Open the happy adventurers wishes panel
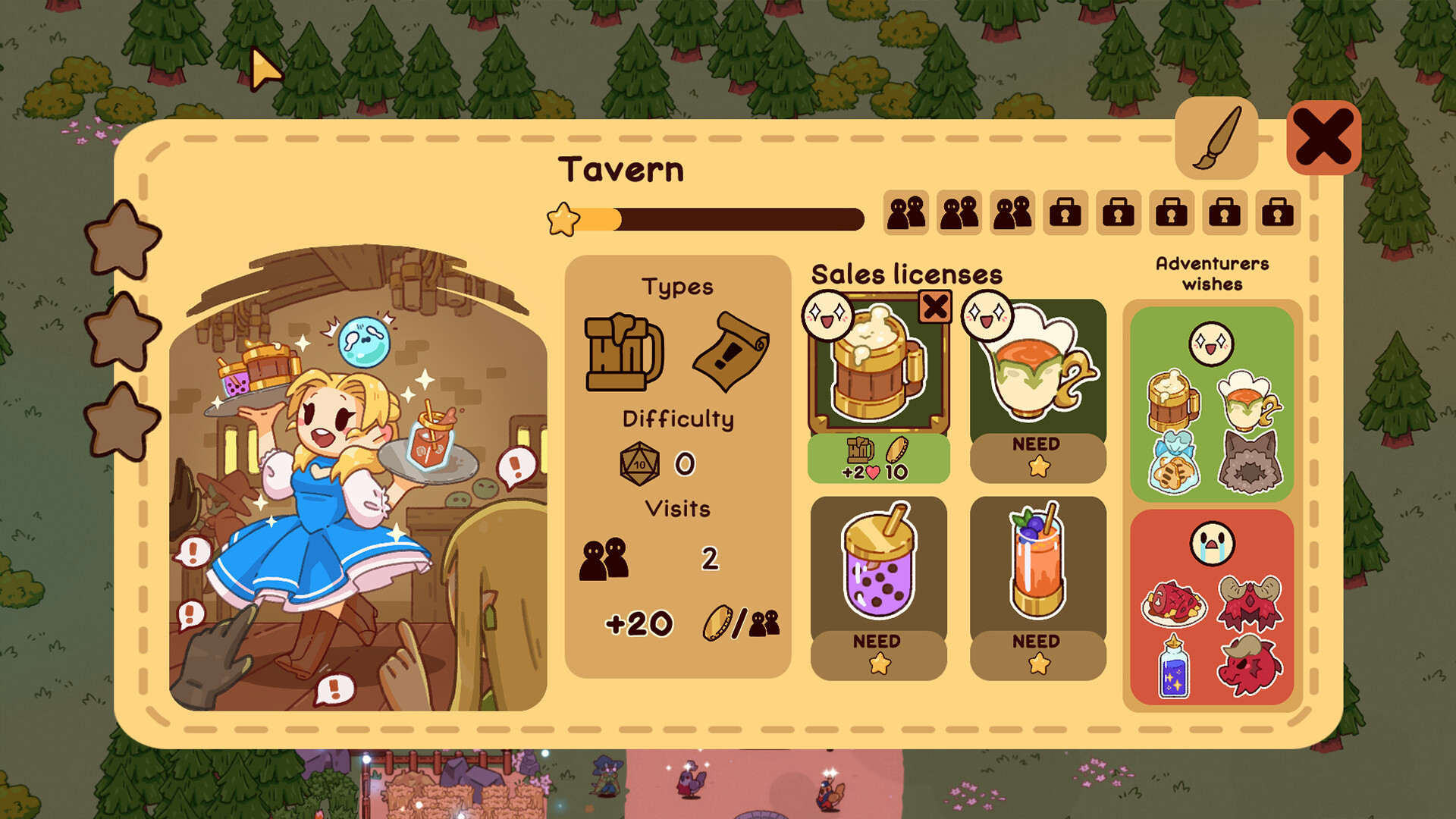 [1211, 402]
